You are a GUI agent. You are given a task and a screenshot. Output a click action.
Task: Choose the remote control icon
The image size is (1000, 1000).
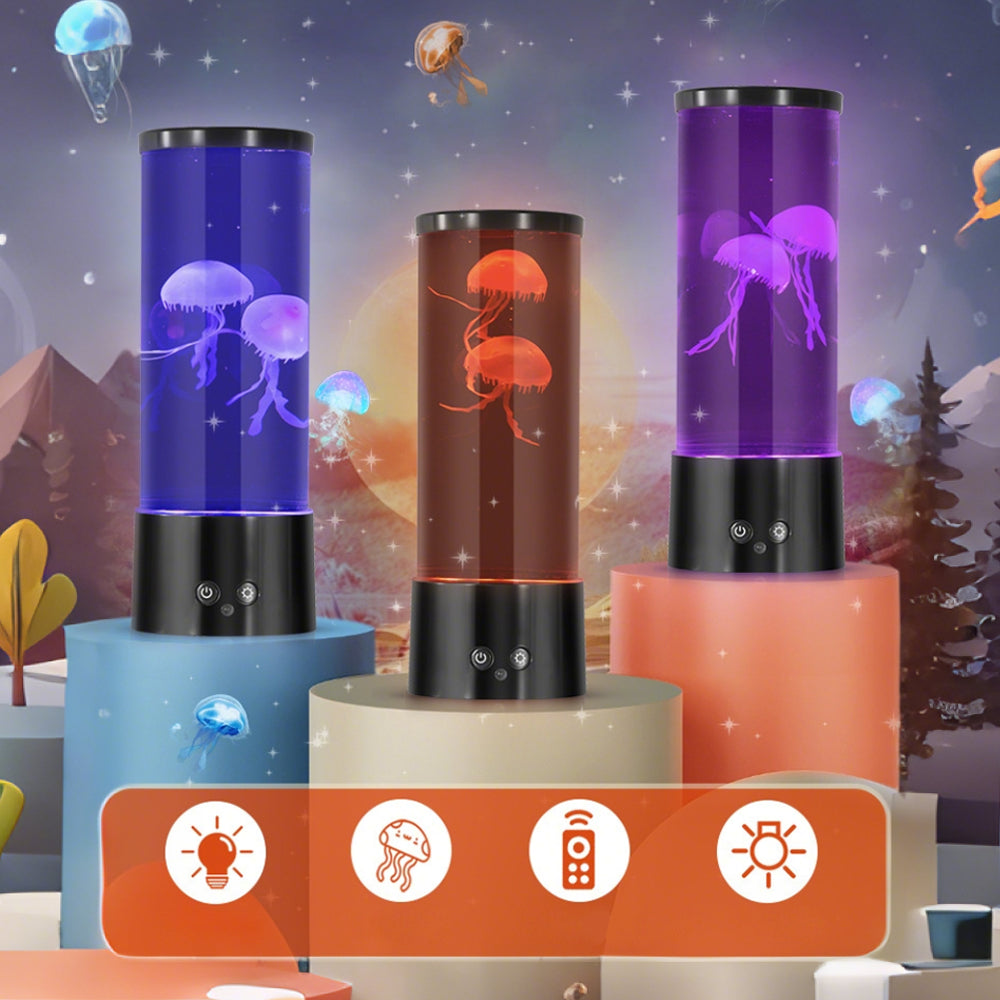coord(579,851)
